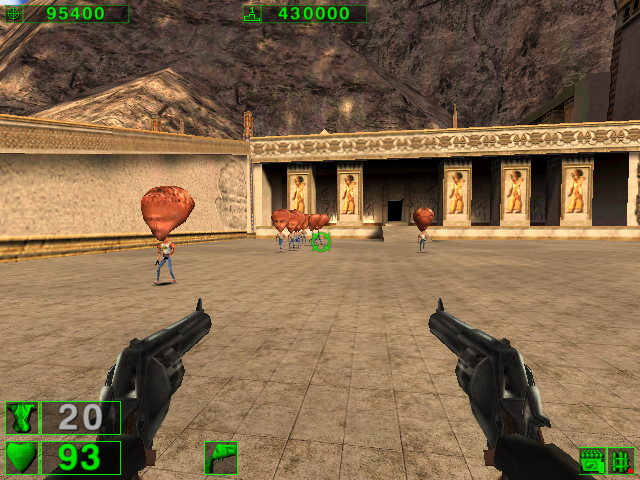Select the bullet box ammo icon
The width and height of the screenshot is (640, 480).
click(x=594, y=461)
